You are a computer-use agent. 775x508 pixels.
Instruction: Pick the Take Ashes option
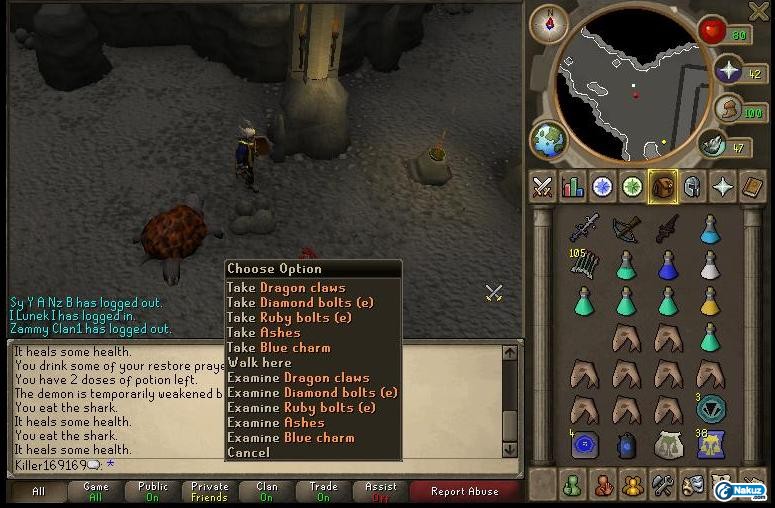coord(263,333)
